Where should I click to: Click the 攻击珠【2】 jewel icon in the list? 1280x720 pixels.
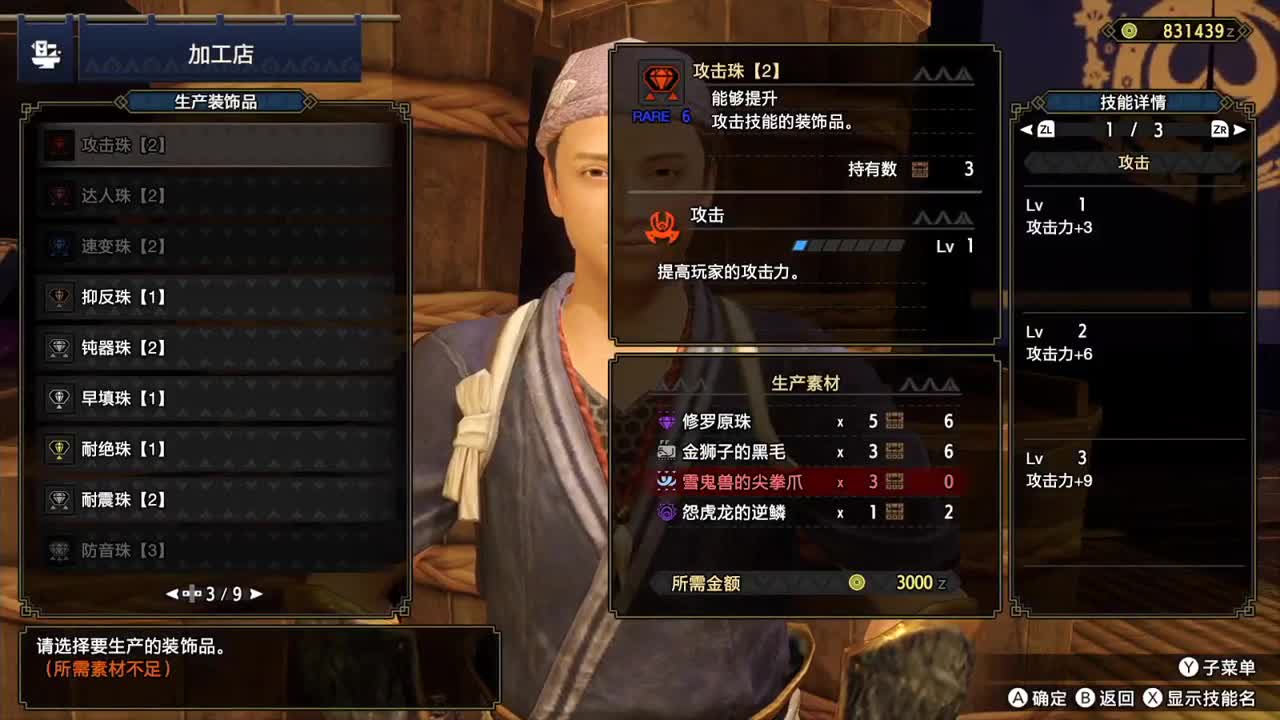(60, 145)
